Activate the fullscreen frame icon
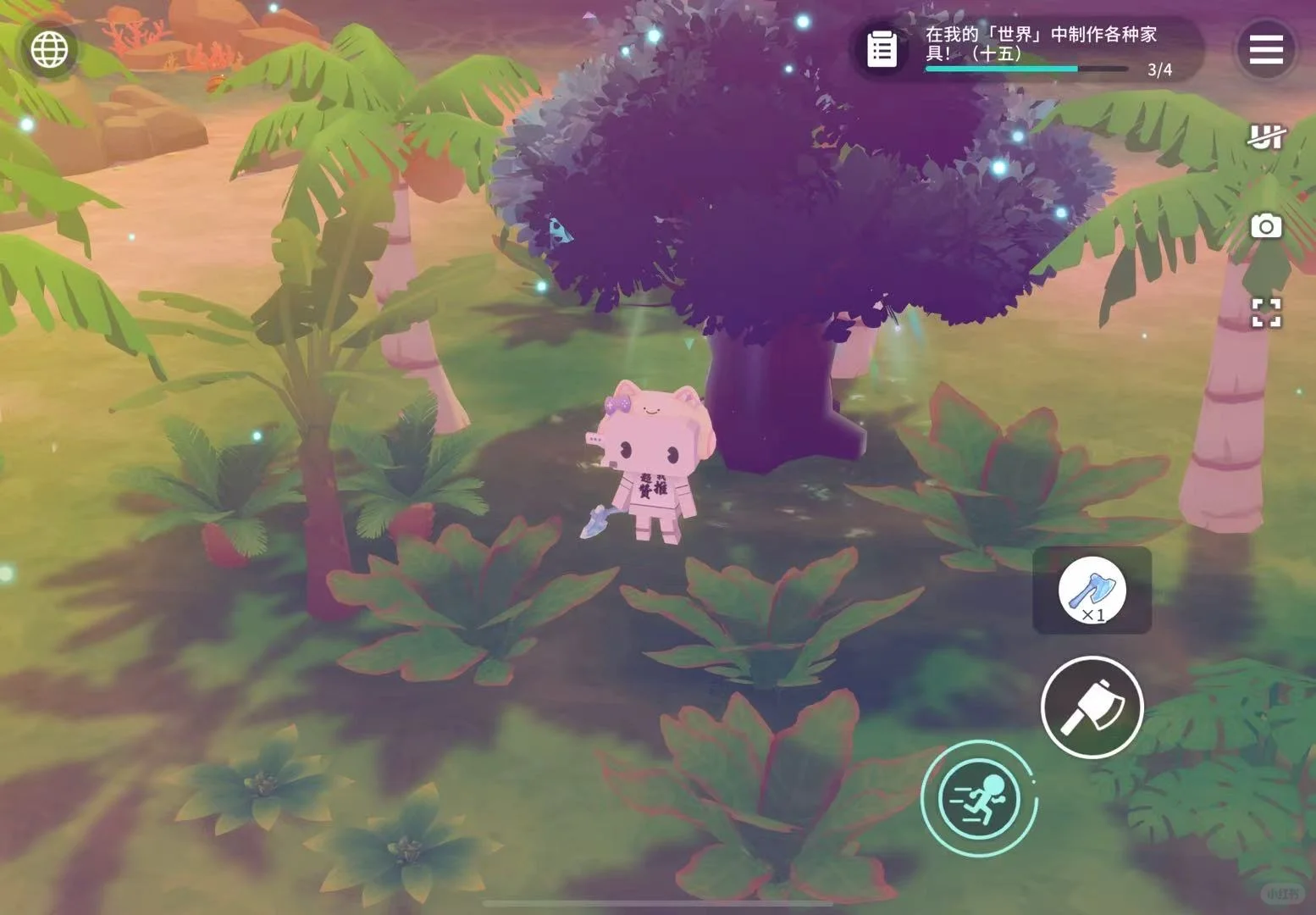1316x915 pixels. tap(1265, 313)
